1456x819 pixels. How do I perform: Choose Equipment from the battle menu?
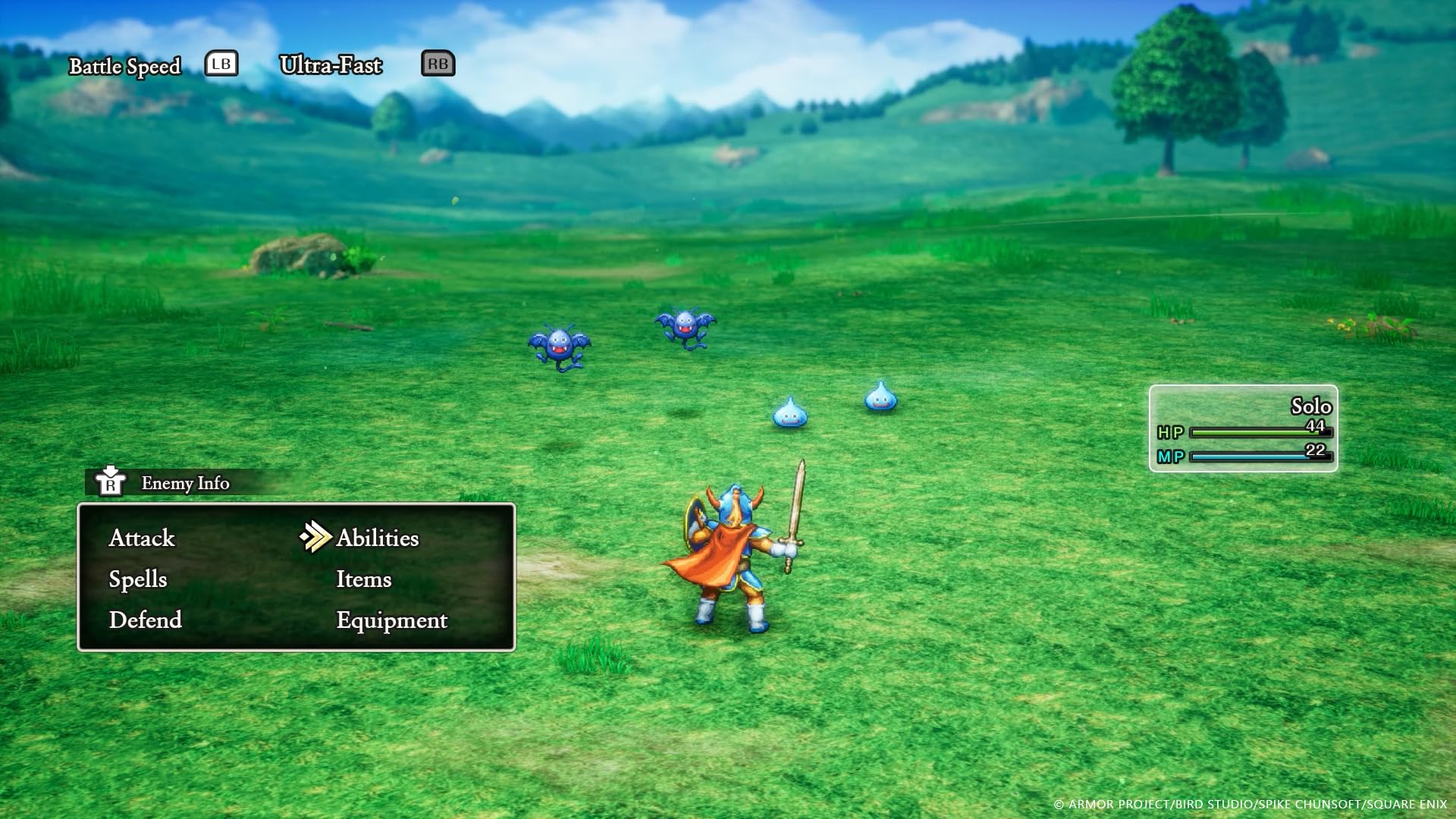point(391,620)
